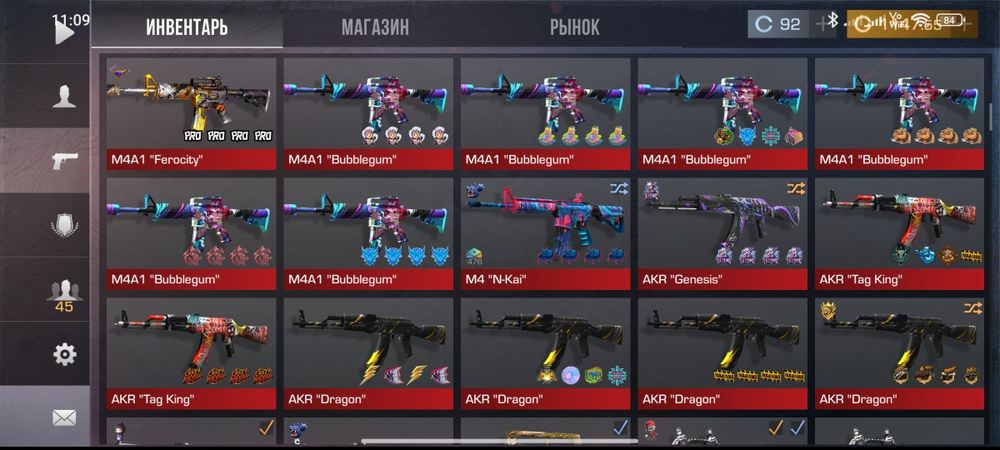Viewport: 1000px width, 450px height.
Task: Open settings via the gear icon
Action: (65, 354)
